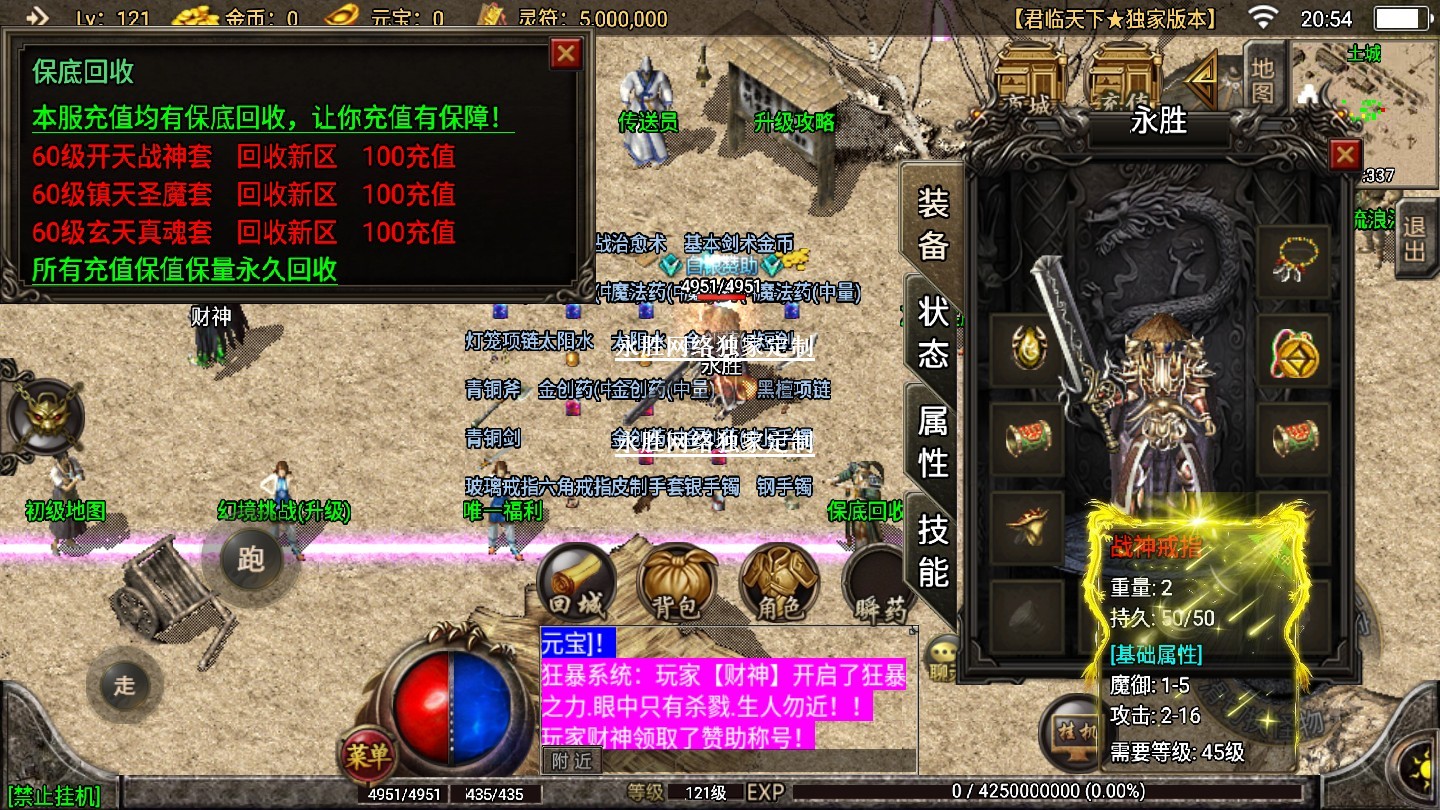Show the 属性 attributes tab

coord(932,441)
